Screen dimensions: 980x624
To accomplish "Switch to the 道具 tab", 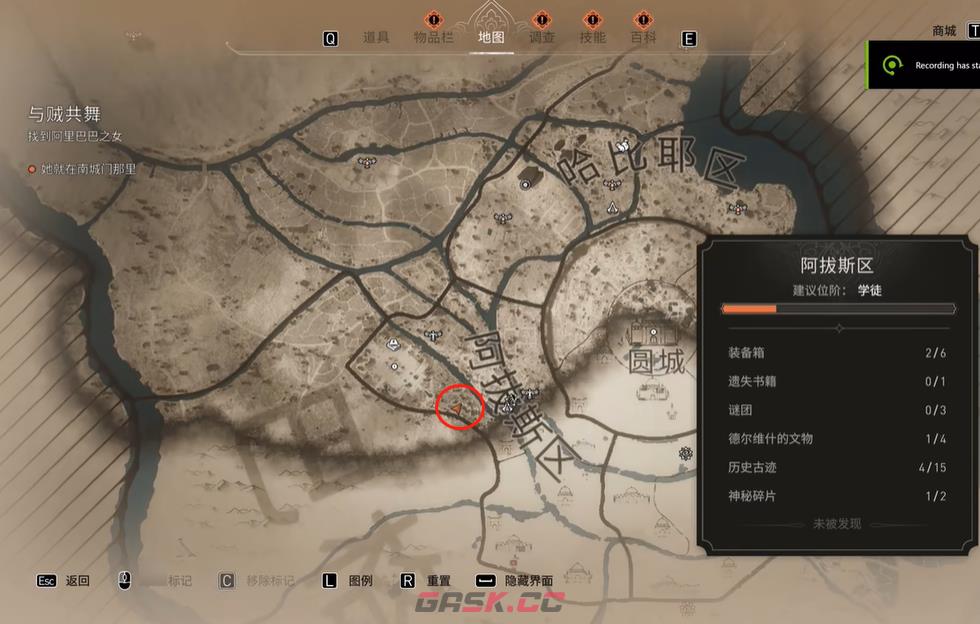I will [376, 38].
